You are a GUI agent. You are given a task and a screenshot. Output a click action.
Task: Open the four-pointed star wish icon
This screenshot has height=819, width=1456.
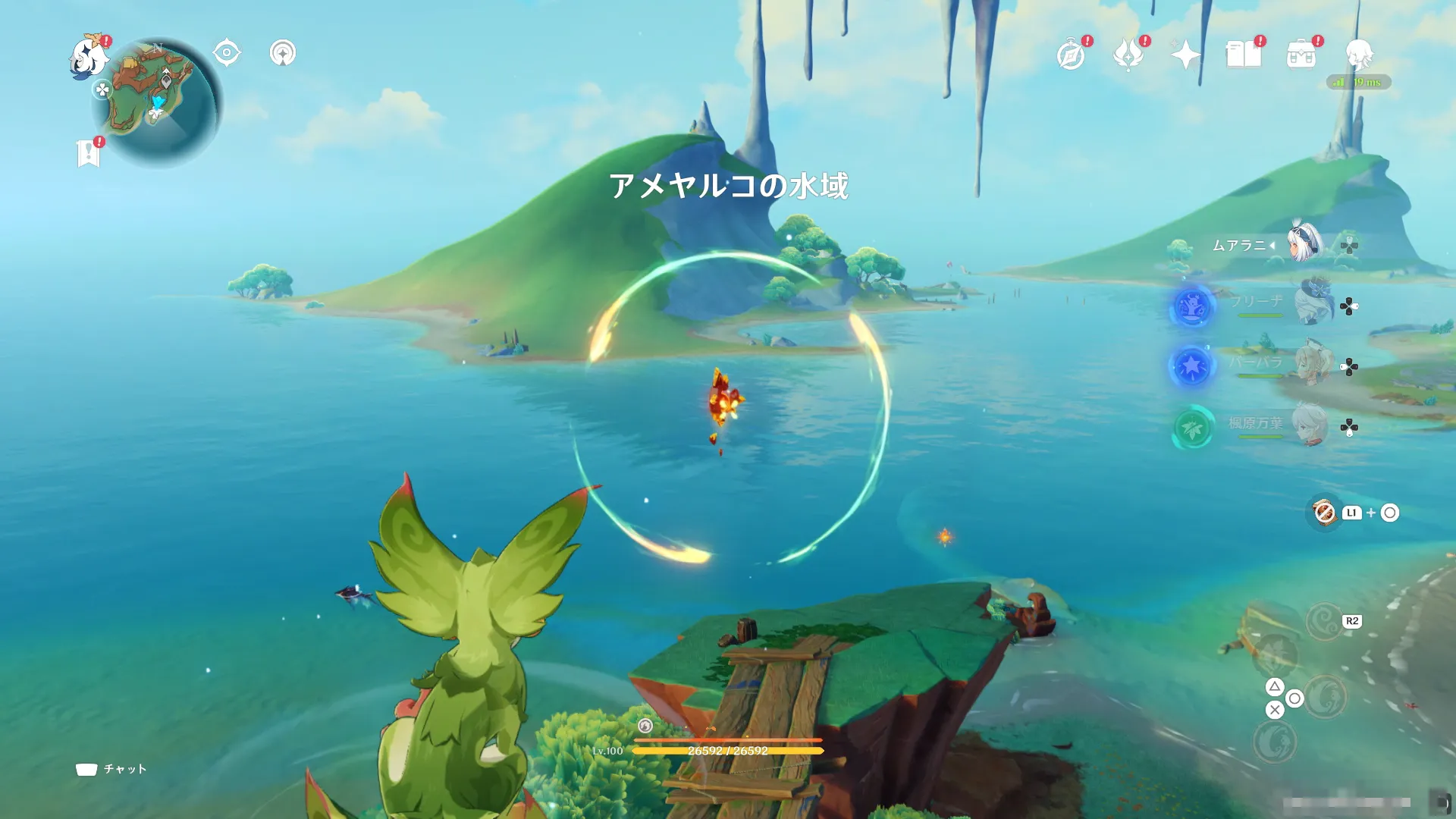[1185, 55]
